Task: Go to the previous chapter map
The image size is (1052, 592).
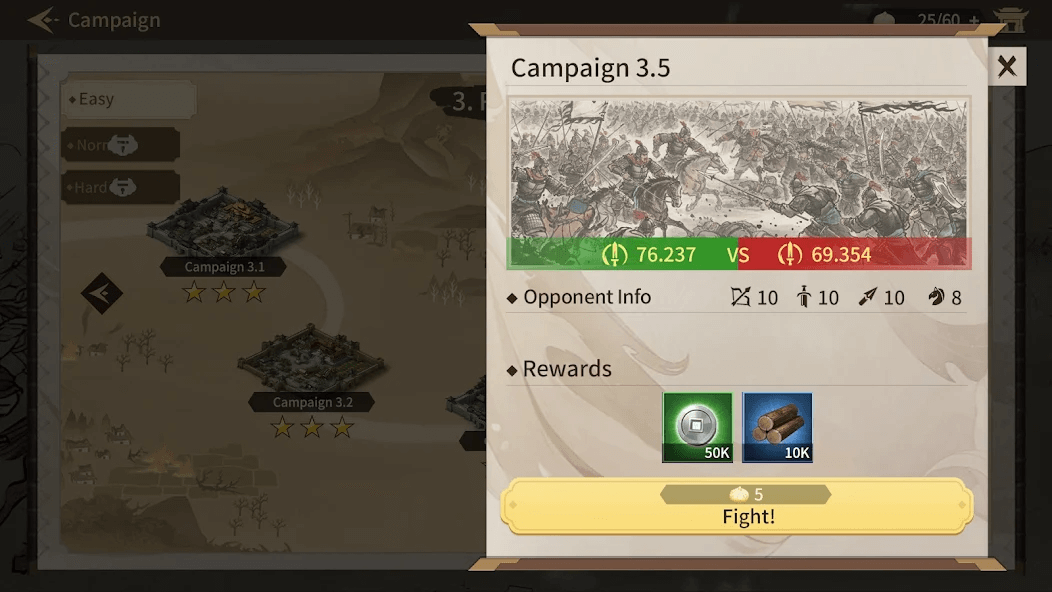Action: coord(101,294)
